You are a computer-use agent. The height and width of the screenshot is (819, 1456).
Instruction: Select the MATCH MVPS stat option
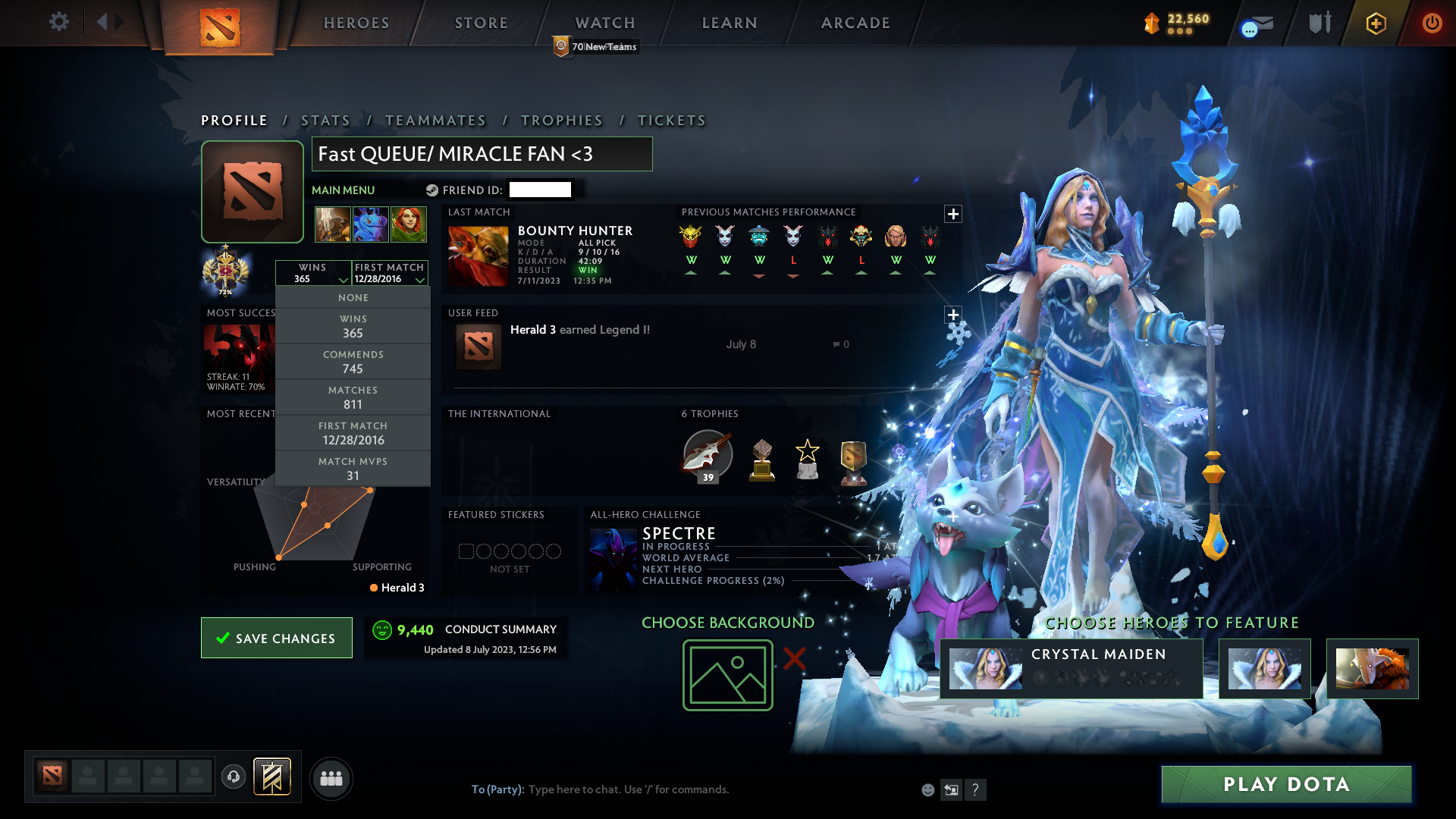coord(353,468)
